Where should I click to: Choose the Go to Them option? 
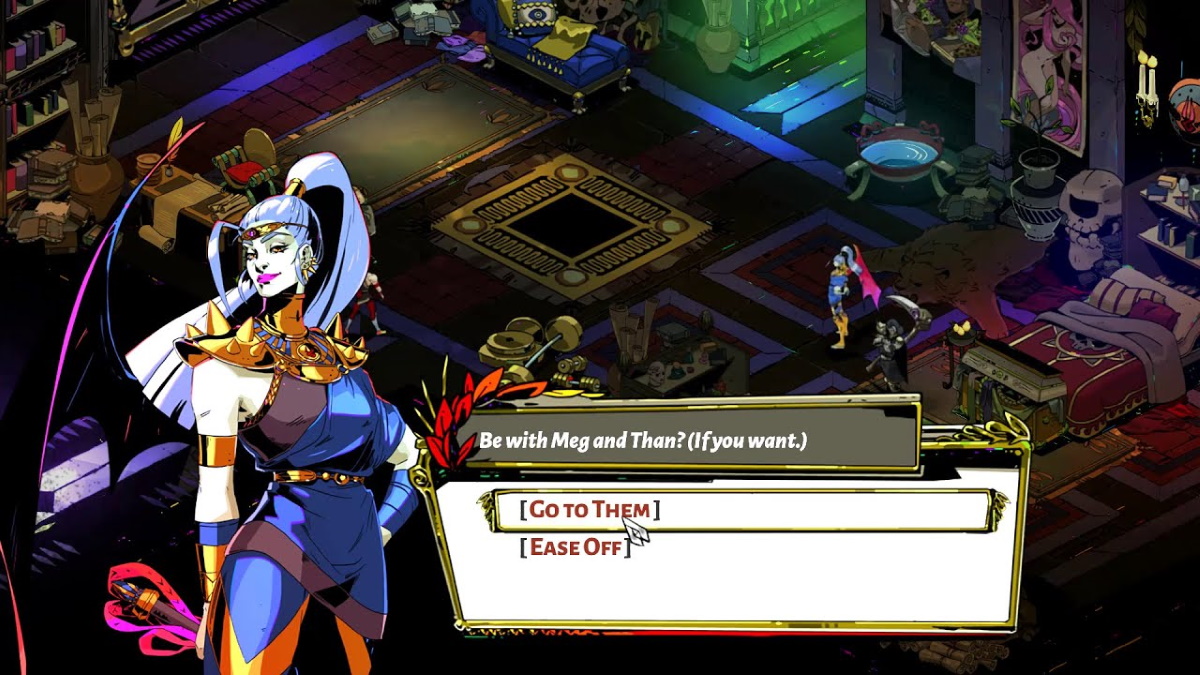point(589,510)
